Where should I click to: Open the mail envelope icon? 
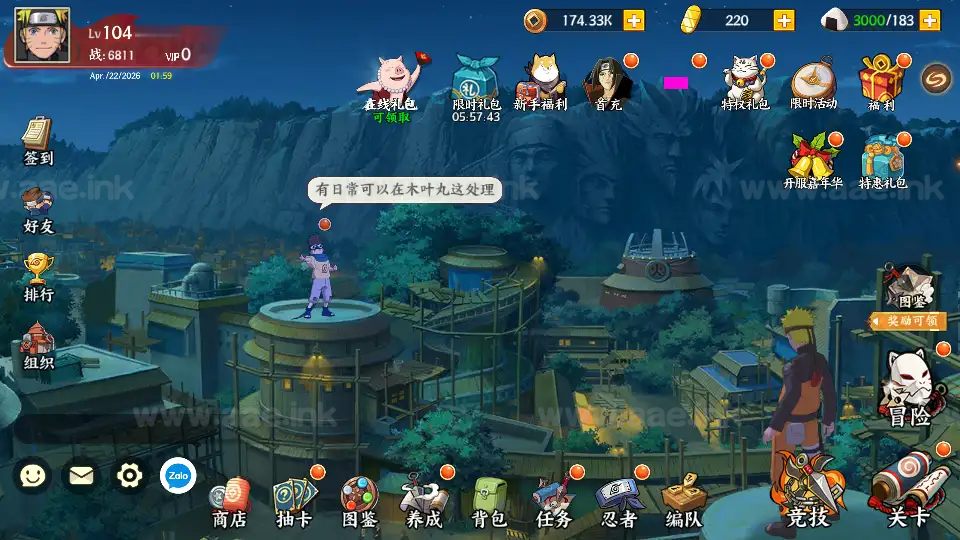click(81, 475)
